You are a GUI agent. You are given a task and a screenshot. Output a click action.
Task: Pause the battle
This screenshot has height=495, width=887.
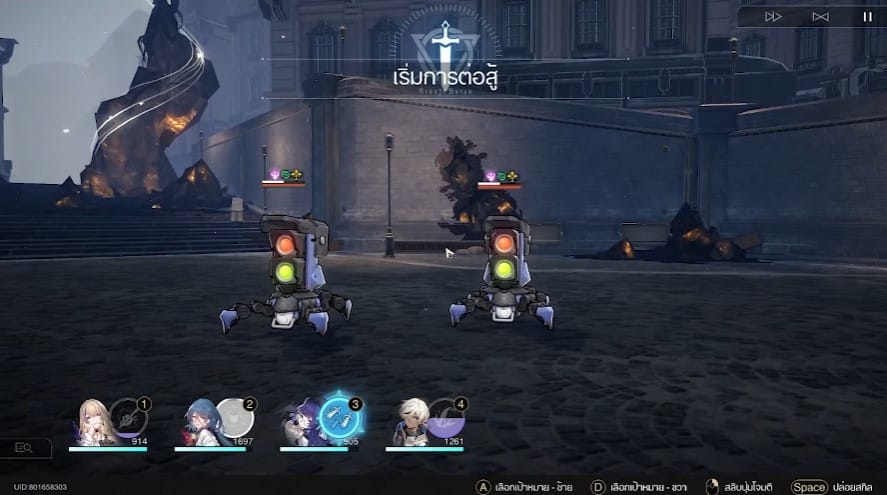tap(867, 16)
